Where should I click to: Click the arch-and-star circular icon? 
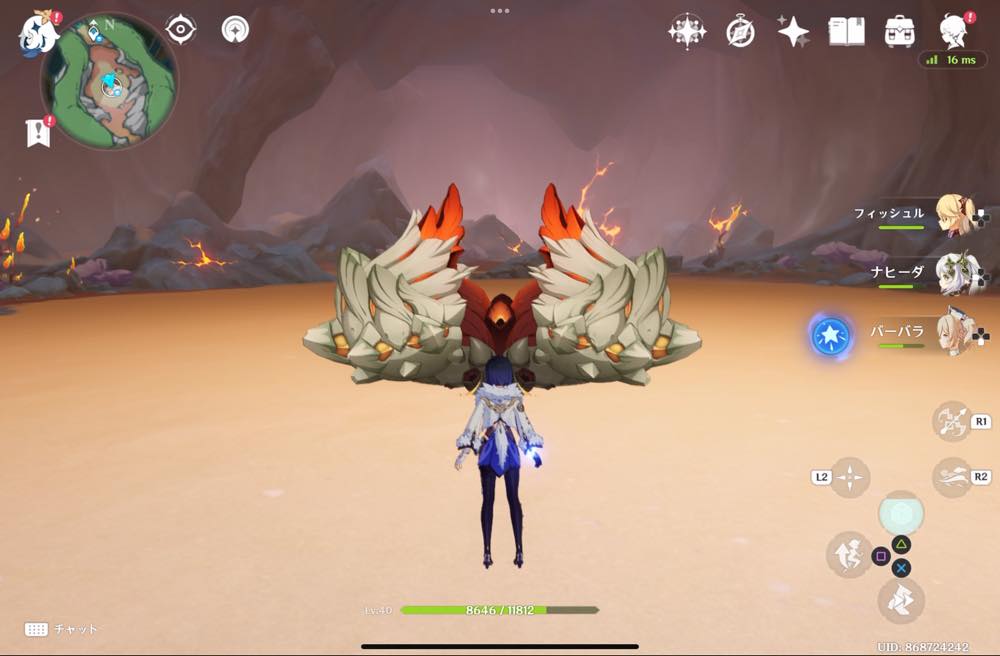pos(235,29)
